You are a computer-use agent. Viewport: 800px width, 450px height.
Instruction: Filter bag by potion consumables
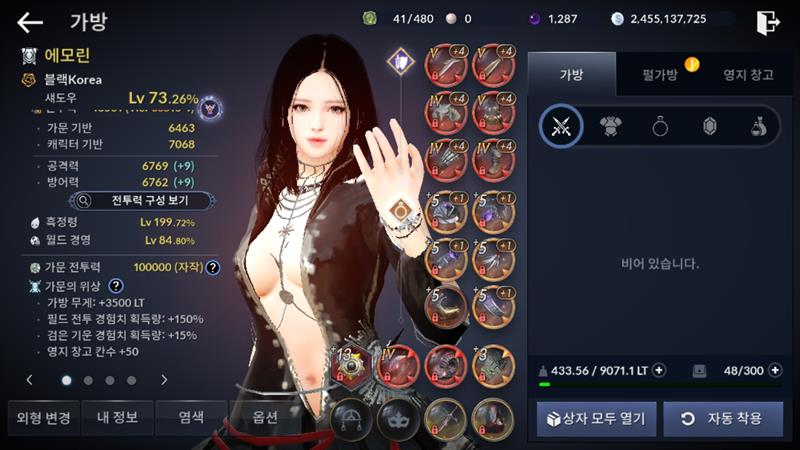pos(759,126)
